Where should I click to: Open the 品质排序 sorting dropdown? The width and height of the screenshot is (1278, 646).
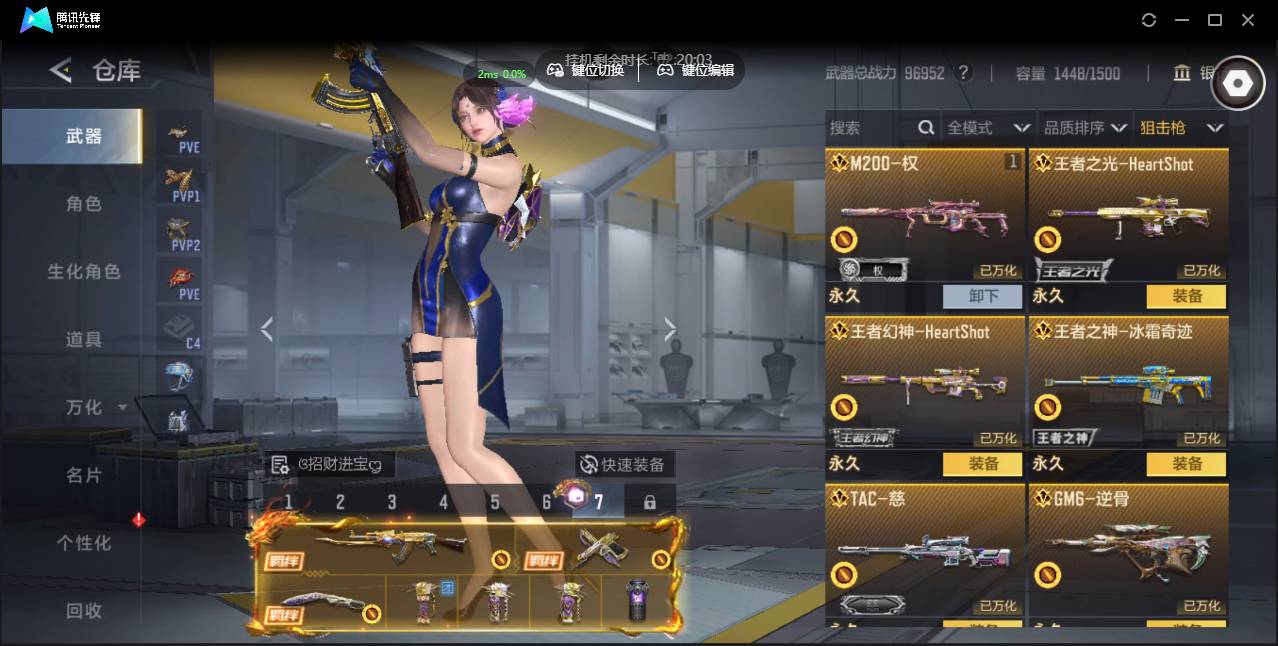1085,128
